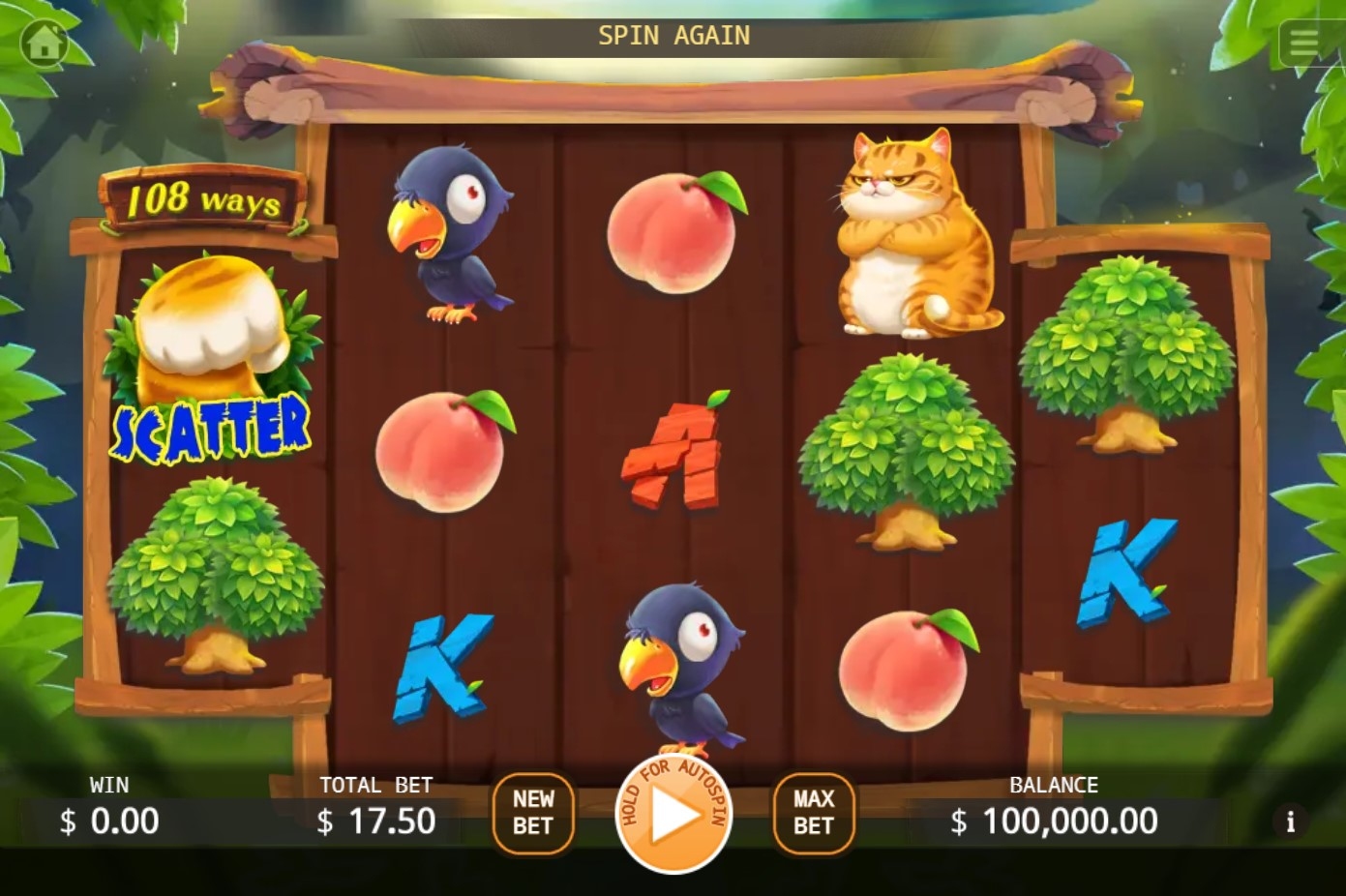1346x896 pixels.
Task: Choose a New Bet amount
Action: [x=533, y=813]
